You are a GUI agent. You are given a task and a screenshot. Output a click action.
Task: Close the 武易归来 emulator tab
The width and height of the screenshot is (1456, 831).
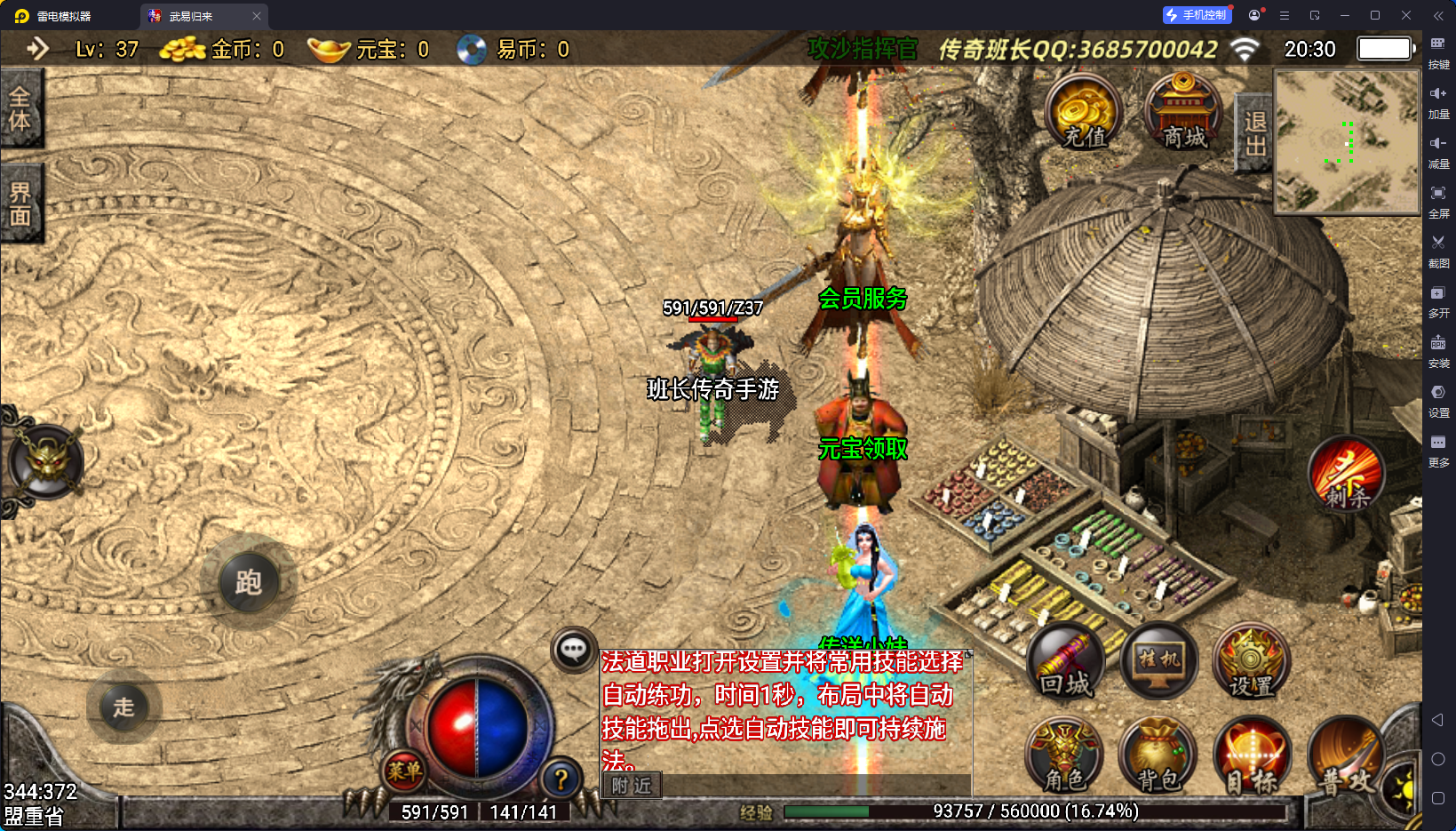[x=257, y=16]
